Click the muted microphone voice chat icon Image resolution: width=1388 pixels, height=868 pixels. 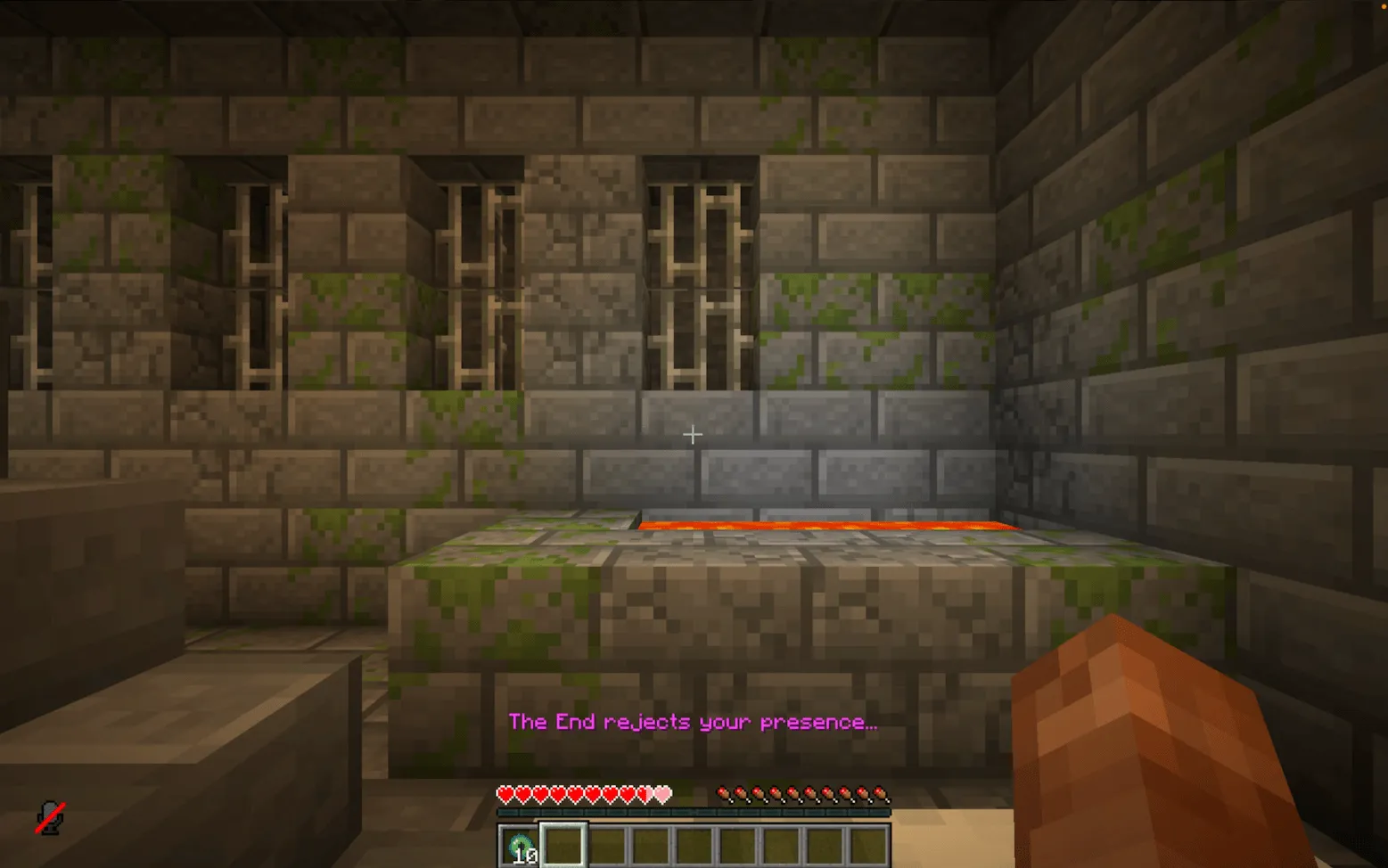49,815
